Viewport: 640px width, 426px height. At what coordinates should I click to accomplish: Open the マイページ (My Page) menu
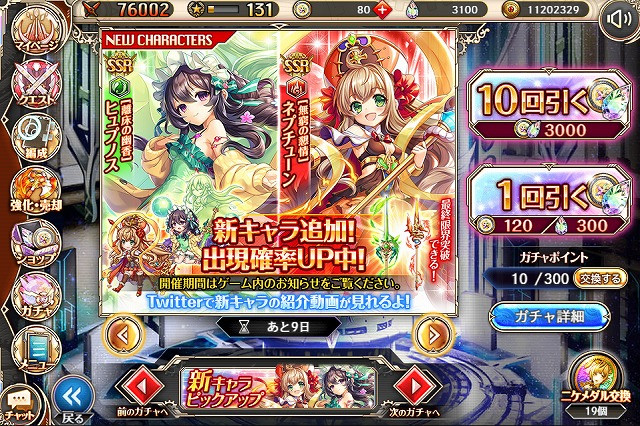[36, 34]
